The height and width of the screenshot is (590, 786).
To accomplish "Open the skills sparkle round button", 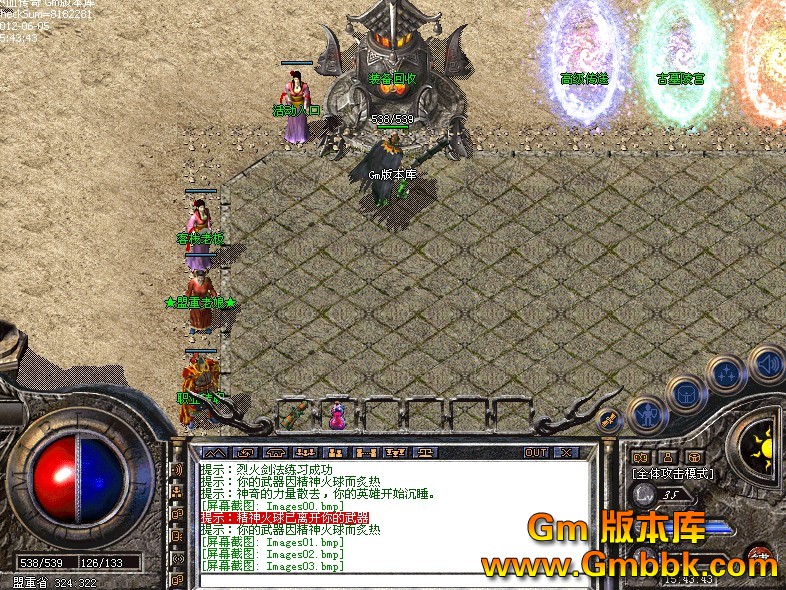I will [x=725, y=375].
